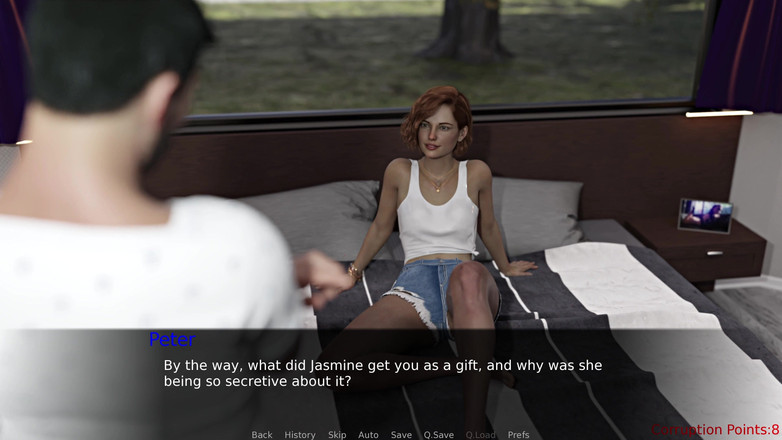Open Prefs settings
The height and width of the screenshot is (440, 782).
click(x=518, y=435)
